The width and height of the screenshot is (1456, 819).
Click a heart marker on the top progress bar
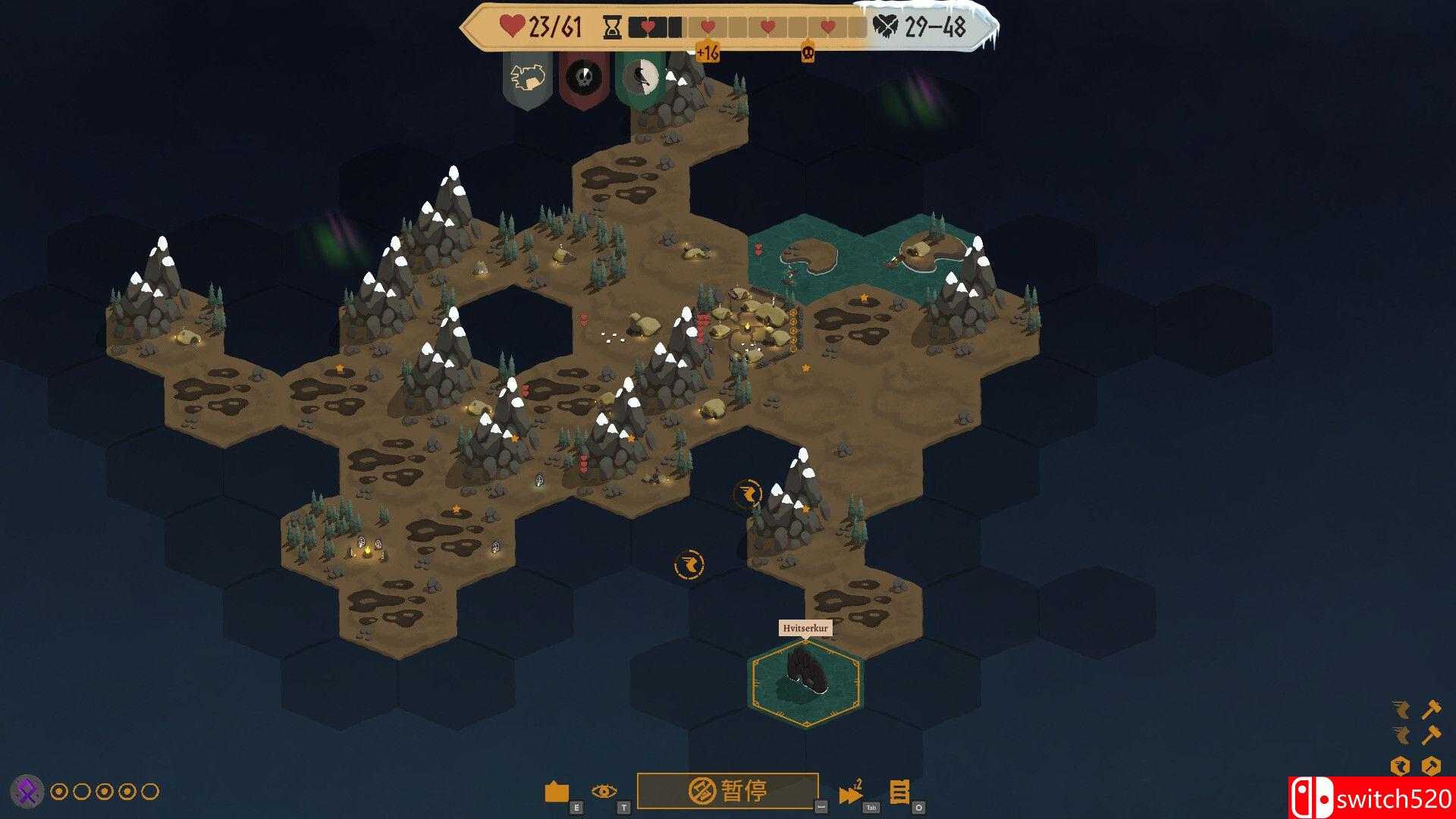pyautogui.click(x=708, y=27)
